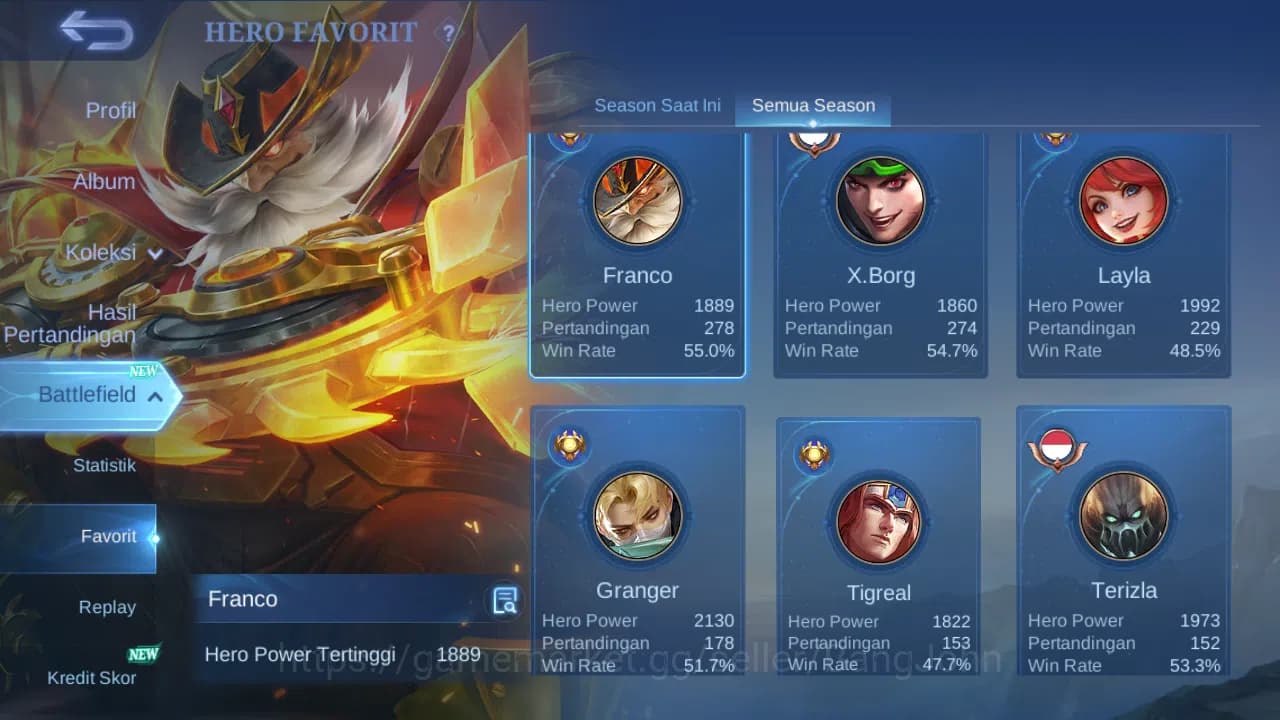Switch to the Season Saat Ini tab
Image resolution: width=1280 pixels, height=720 pixels.
click(657, 104)
